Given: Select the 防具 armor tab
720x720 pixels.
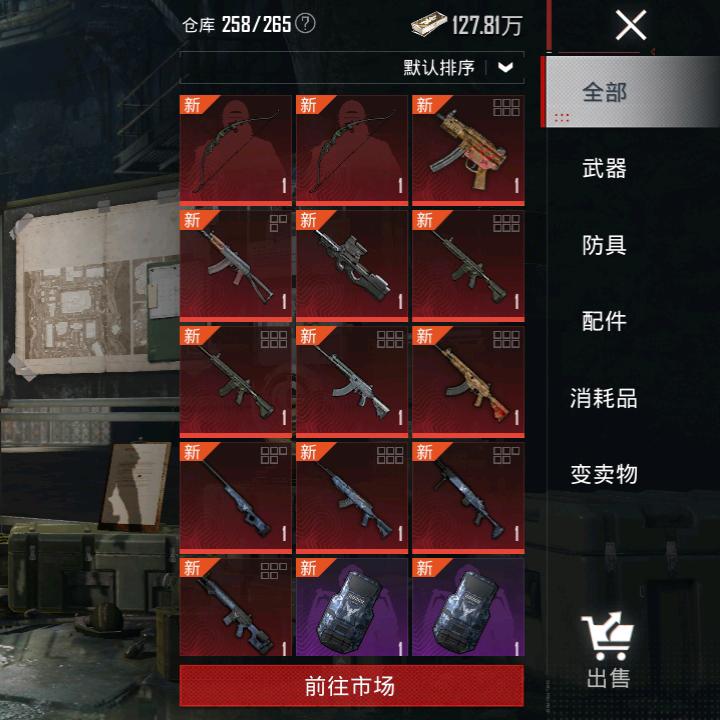Looking at the screenshot, I should tap(604, 244).
